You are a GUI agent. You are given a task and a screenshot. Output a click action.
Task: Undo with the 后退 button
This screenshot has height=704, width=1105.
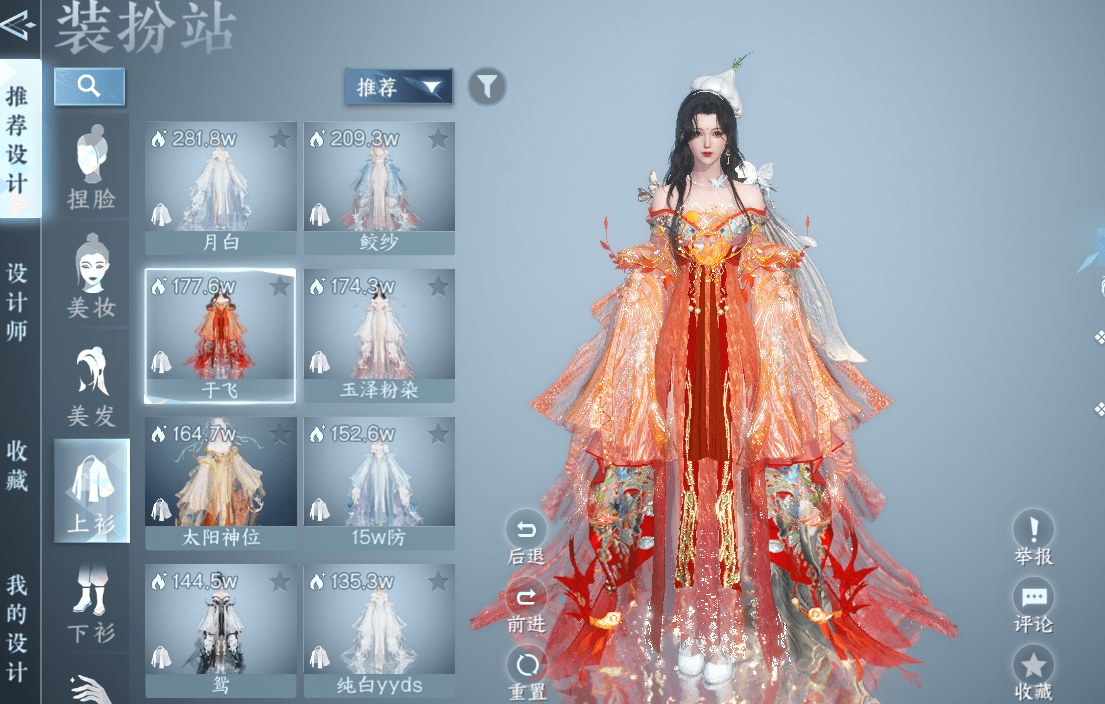click(526, 539)
